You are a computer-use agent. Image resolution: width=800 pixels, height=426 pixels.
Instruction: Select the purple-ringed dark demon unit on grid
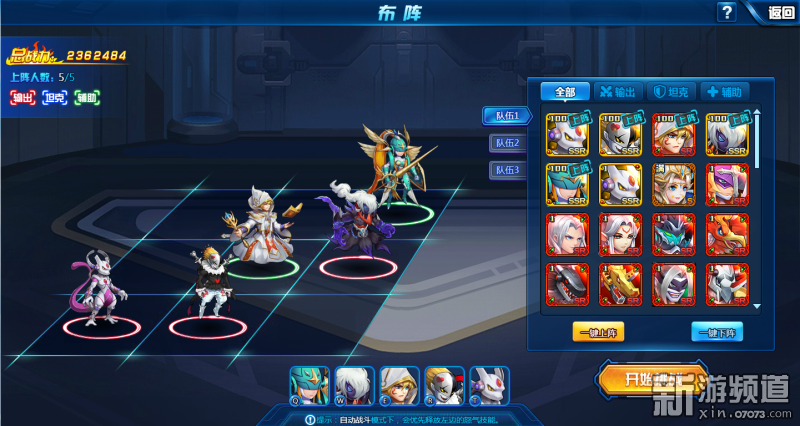click(x=355, y=230)
